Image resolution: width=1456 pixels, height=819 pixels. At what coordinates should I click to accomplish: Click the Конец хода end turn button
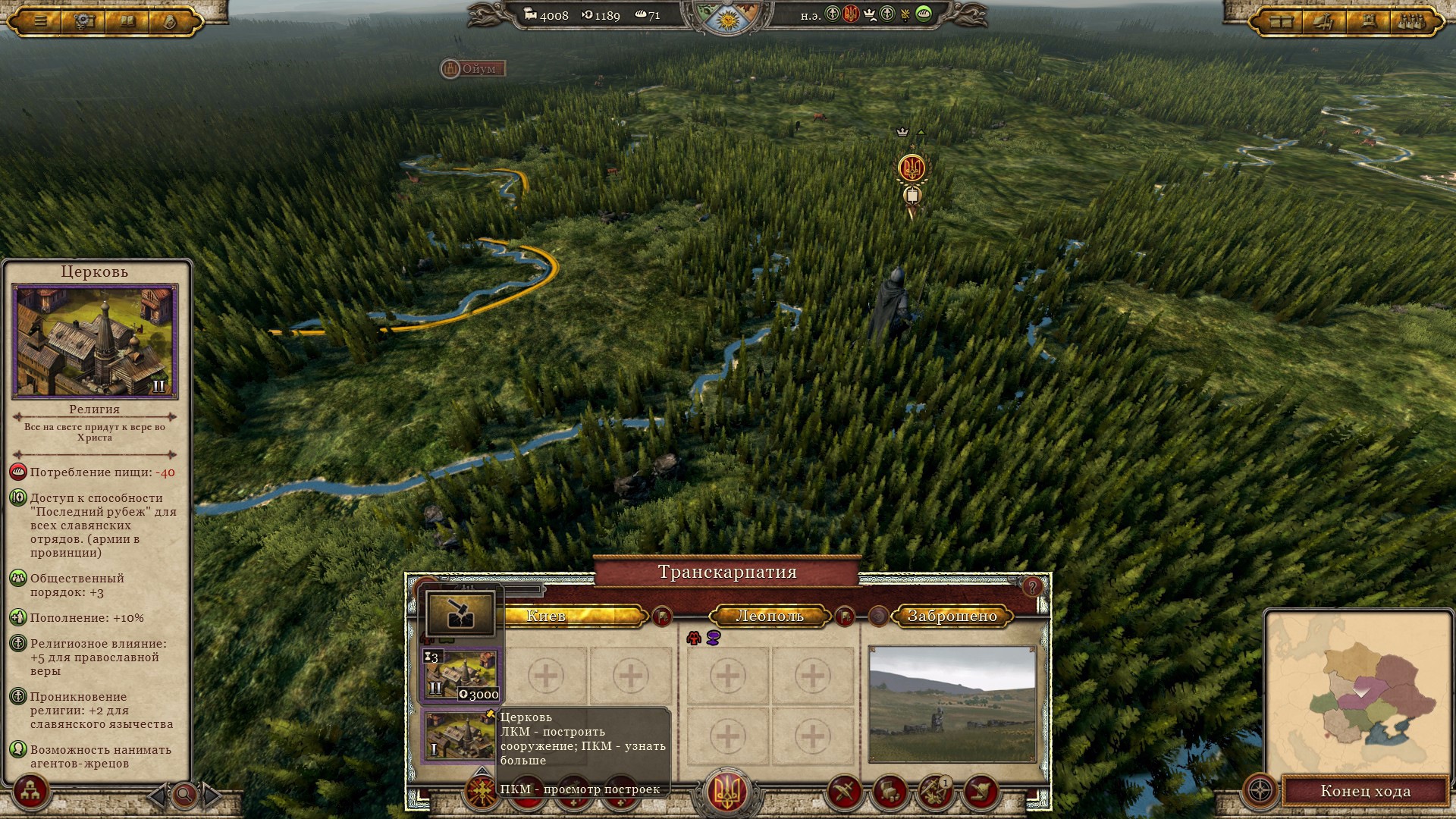click(x=1365, y=791)
